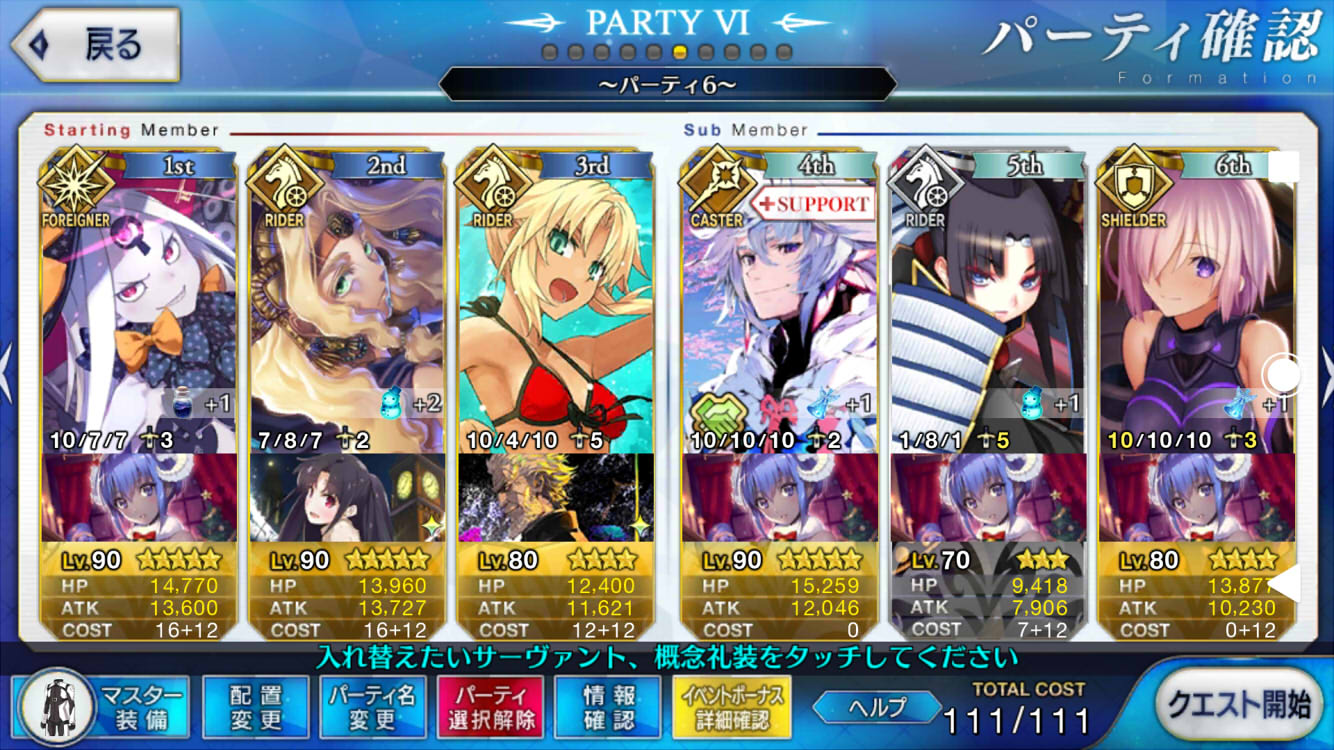Change the 2nd member's clock tower craft essence

click(347, 497)
